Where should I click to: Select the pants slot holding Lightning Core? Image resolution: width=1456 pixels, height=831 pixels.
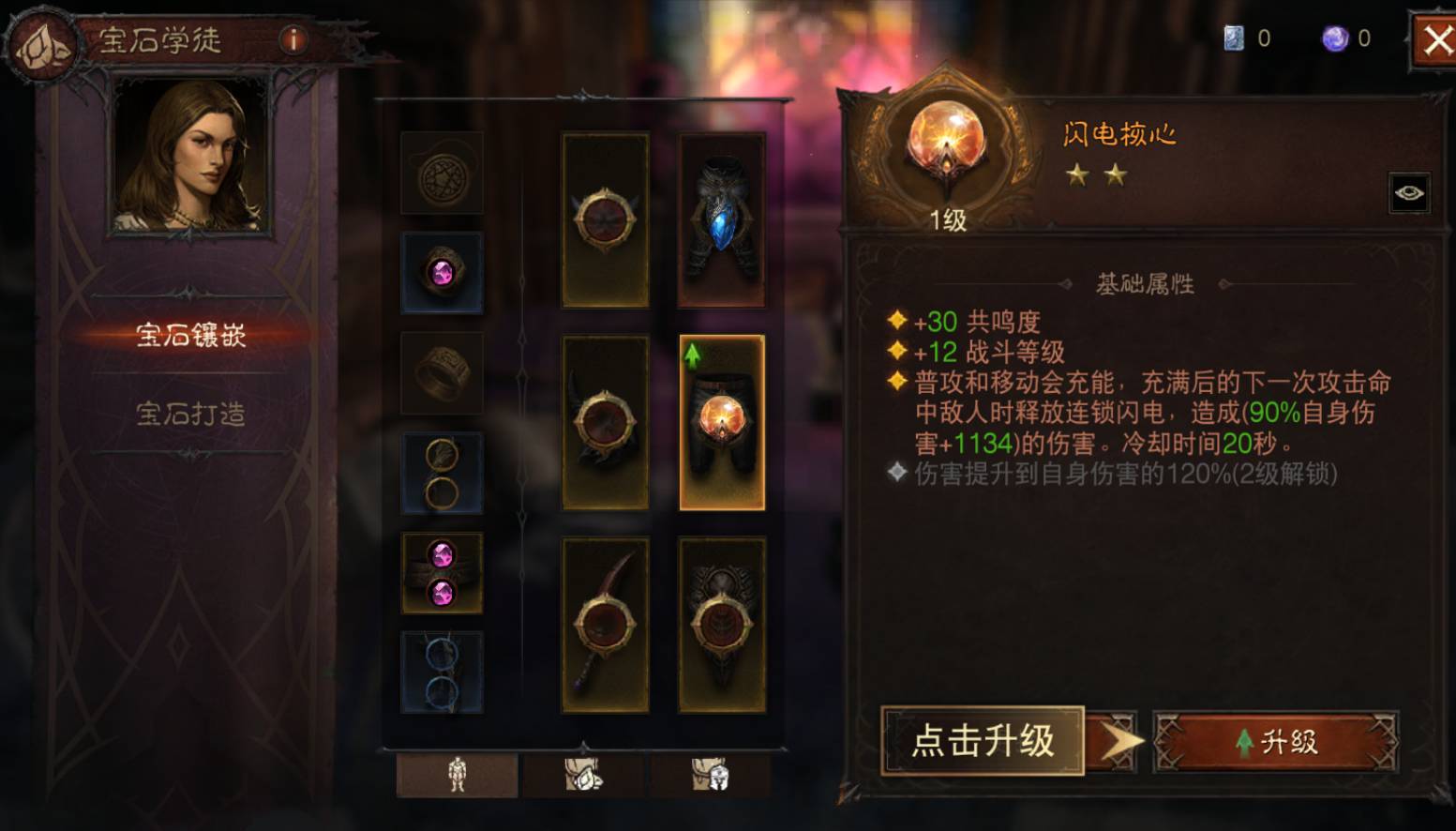coord(722,422)
